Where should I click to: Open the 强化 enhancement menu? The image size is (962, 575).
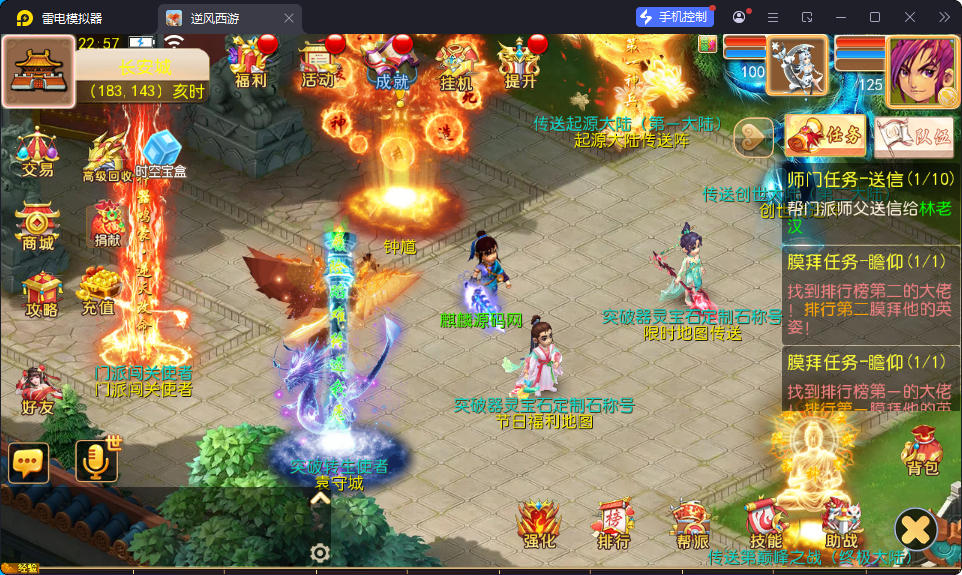[538, 525]
